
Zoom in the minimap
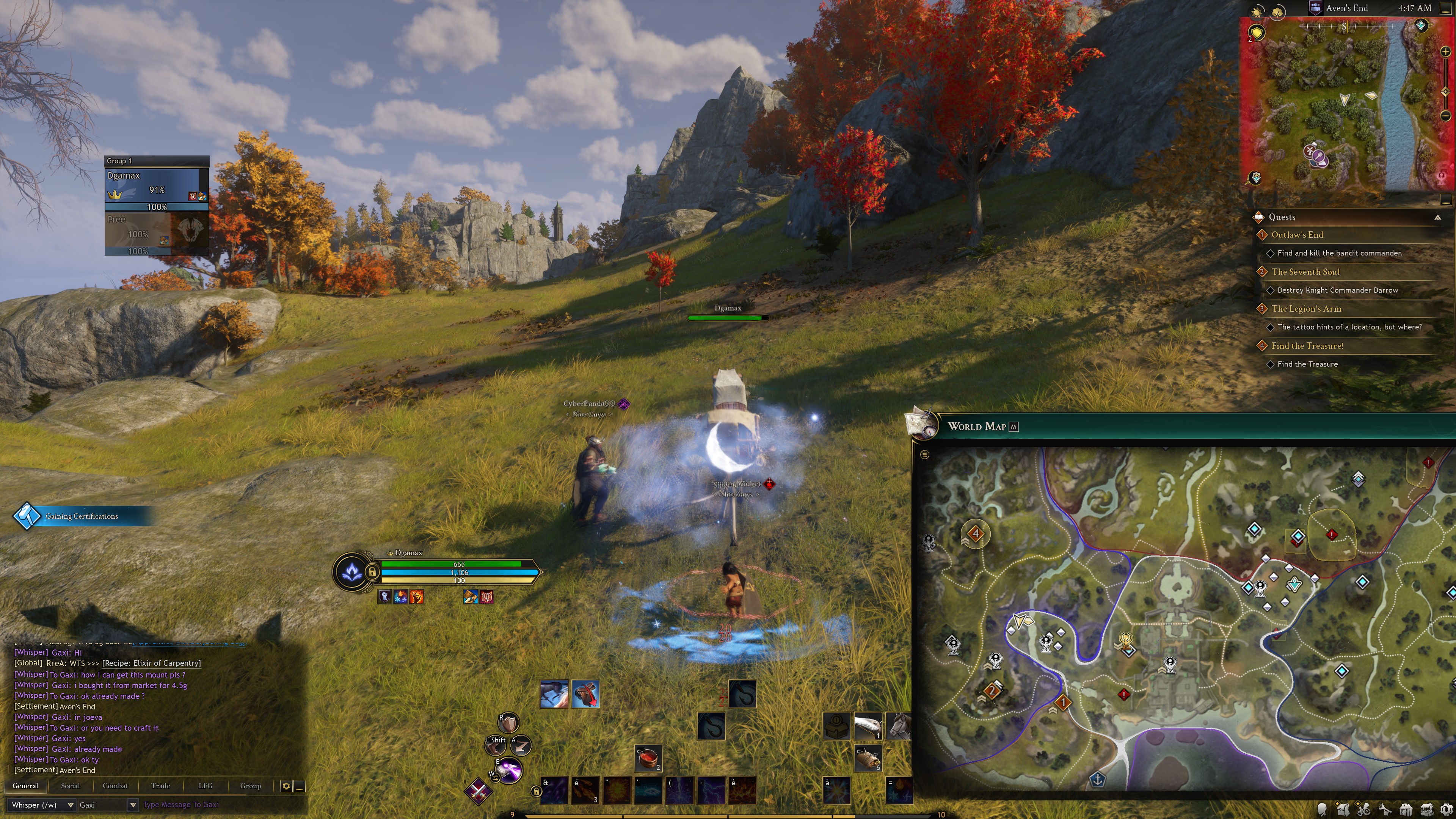click(1445, 52)
